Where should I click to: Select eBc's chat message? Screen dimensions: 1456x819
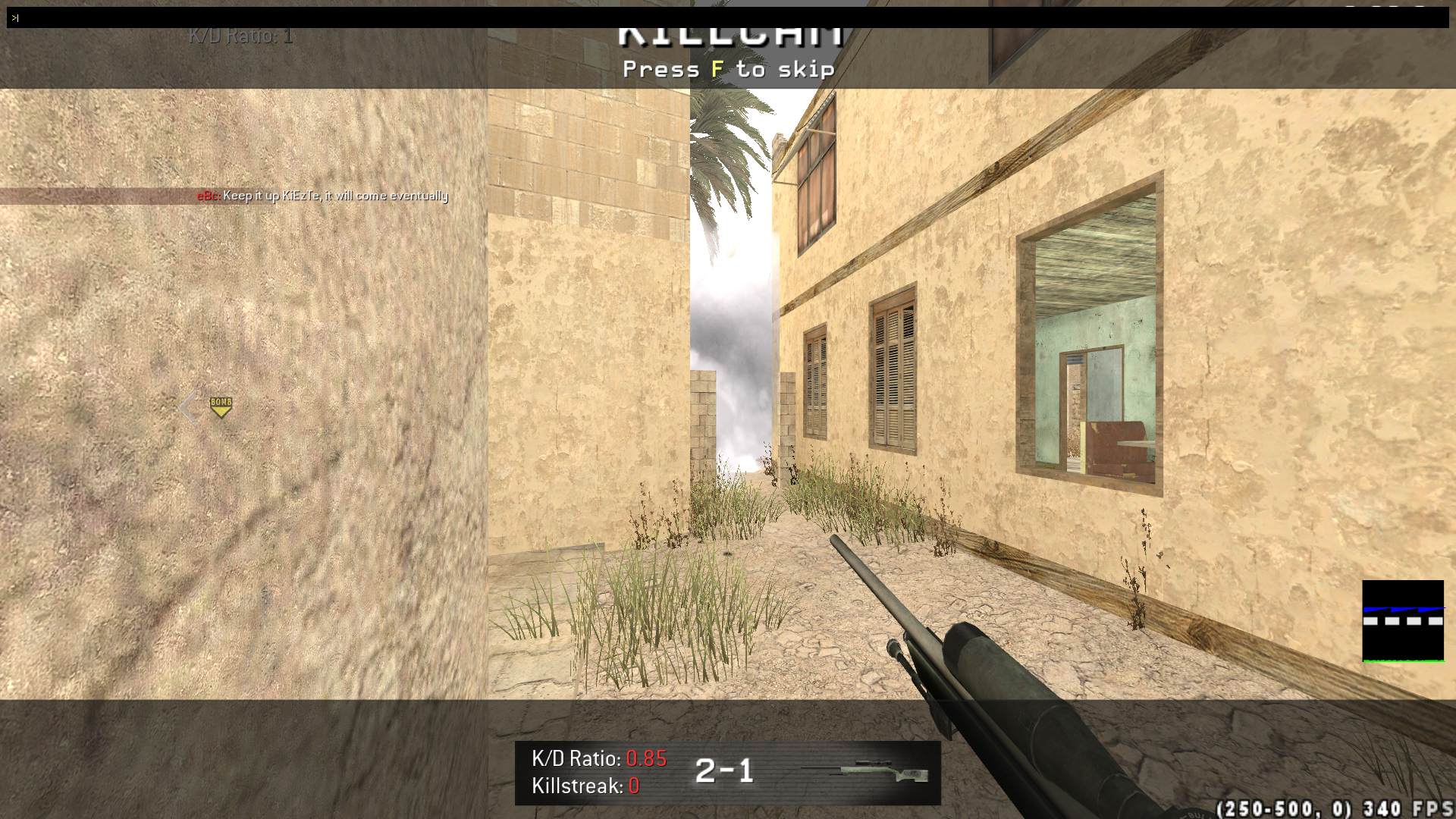point(323,196)
